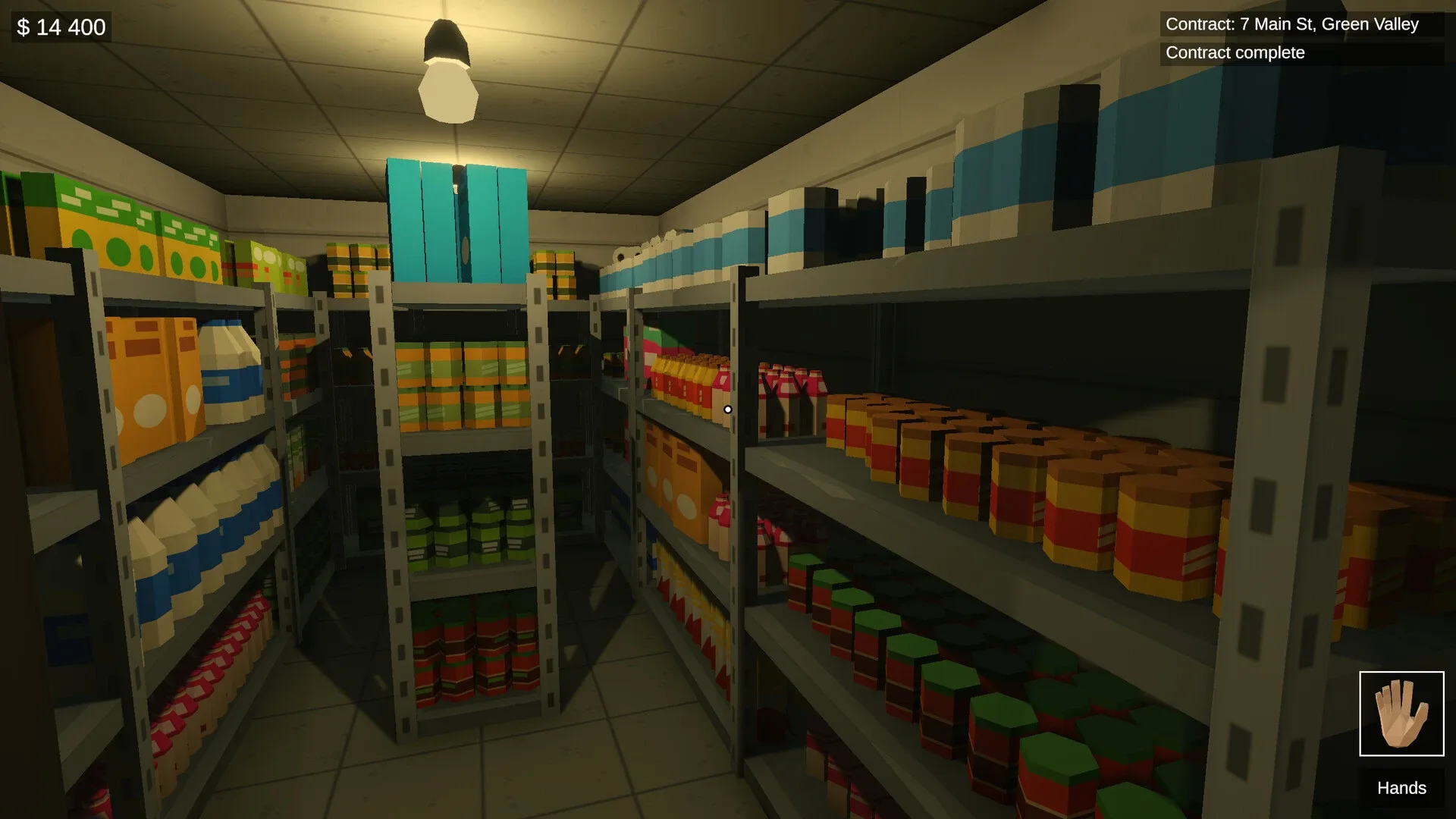Click the Contract complete status label
Screen dimensions: 1456x819
tap(1232, 52)
